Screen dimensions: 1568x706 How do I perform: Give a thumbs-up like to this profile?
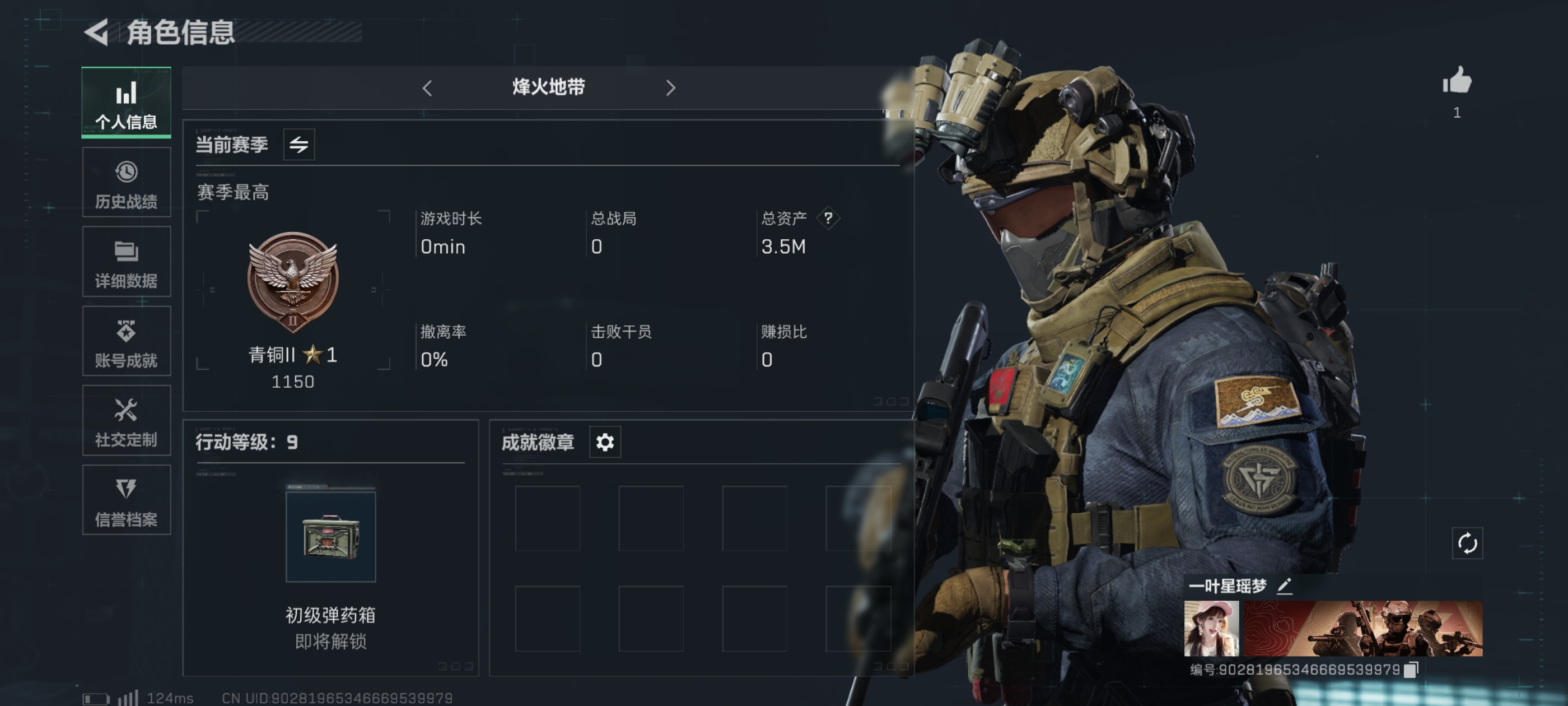point(1457,81)
